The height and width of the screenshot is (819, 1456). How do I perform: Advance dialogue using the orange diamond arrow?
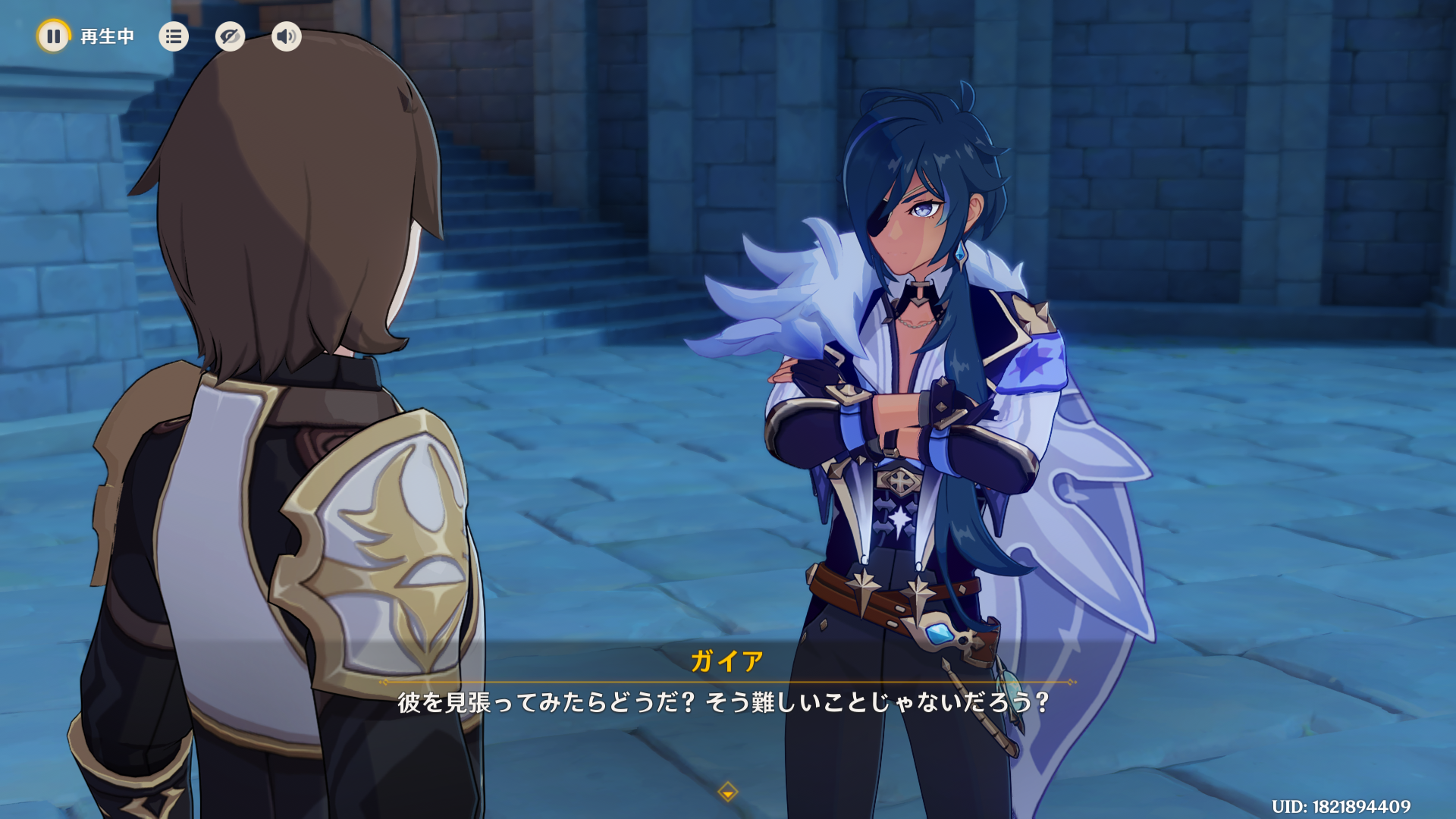pyautogui.click(x=727, y=792)
